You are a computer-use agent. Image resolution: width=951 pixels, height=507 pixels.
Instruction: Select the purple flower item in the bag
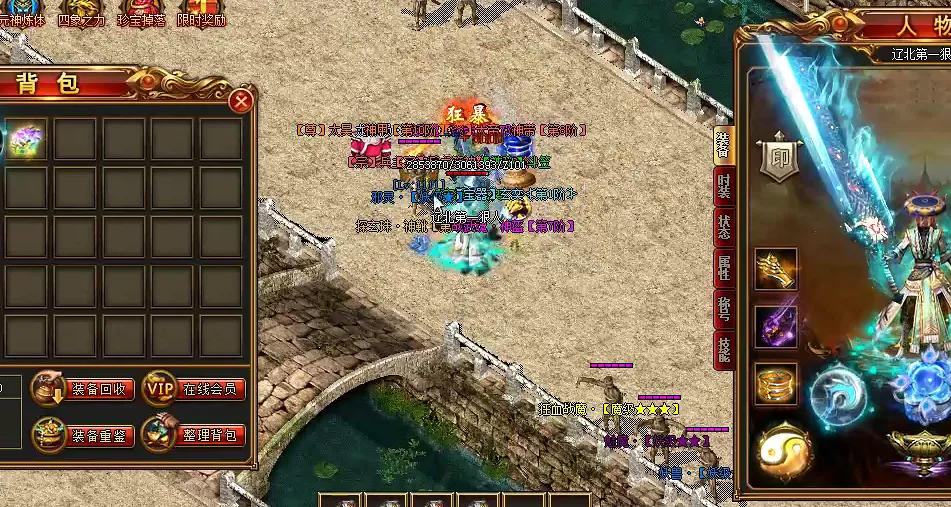pos(26,140)
